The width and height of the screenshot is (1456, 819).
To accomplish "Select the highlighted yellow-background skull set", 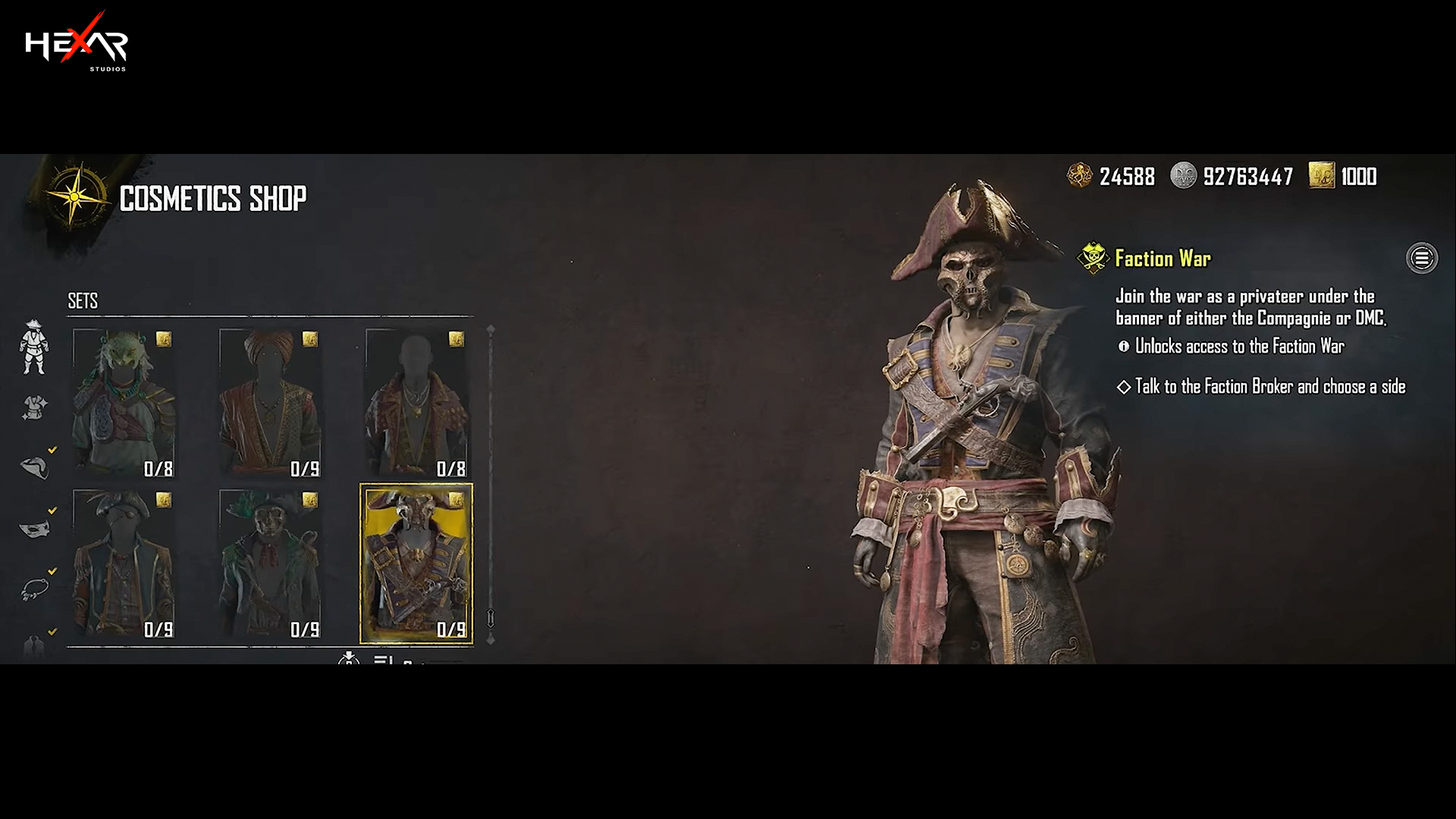I will click(416, 564).
